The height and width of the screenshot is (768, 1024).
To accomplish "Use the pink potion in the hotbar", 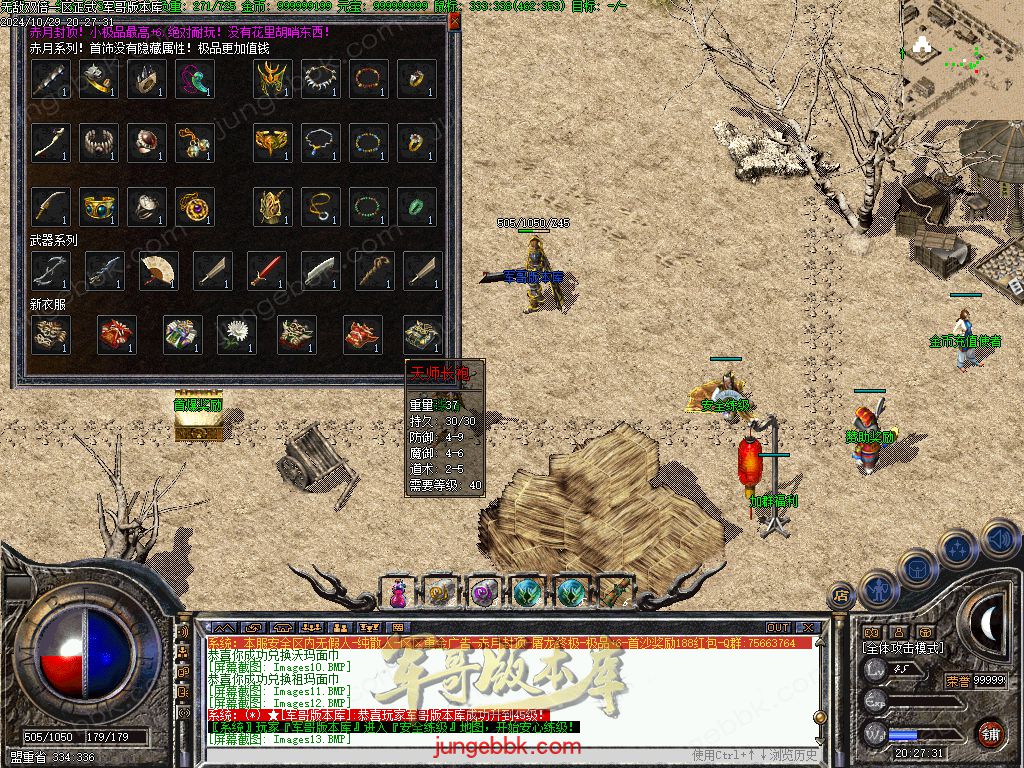I will click(x=399, y=593).
